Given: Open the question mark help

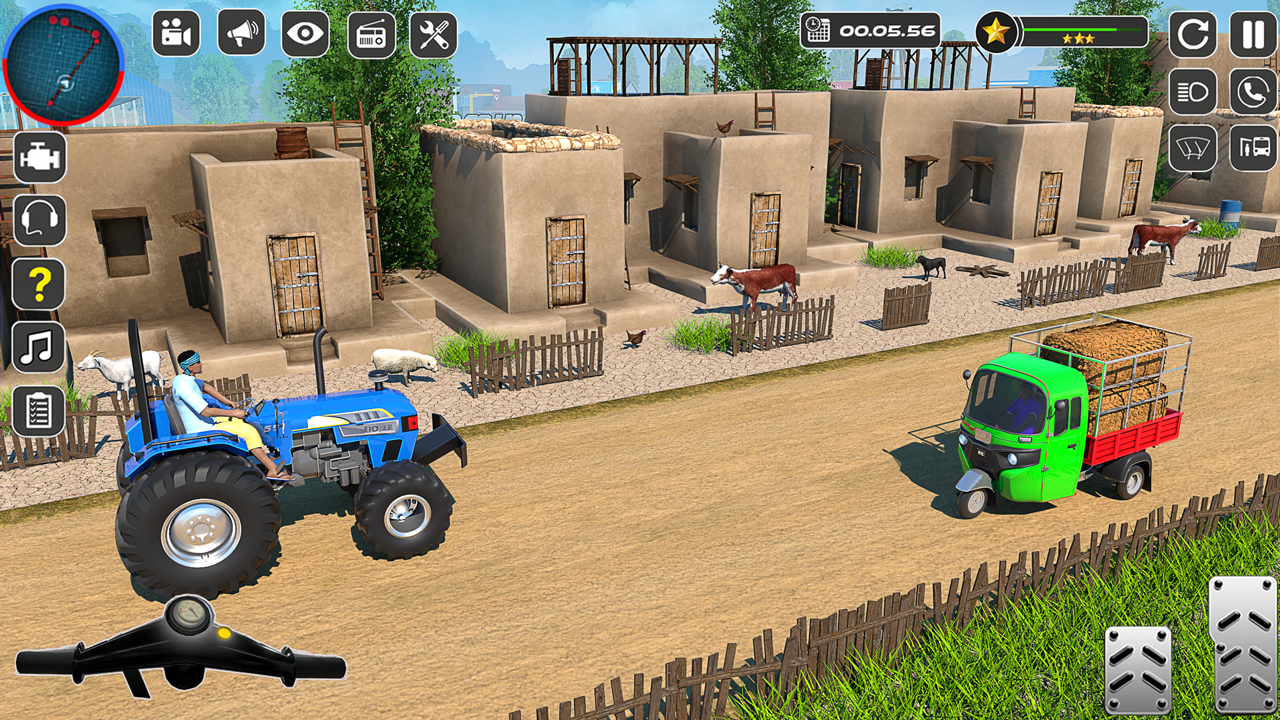Looking at the screenshot, I should [x=38, y=286].
